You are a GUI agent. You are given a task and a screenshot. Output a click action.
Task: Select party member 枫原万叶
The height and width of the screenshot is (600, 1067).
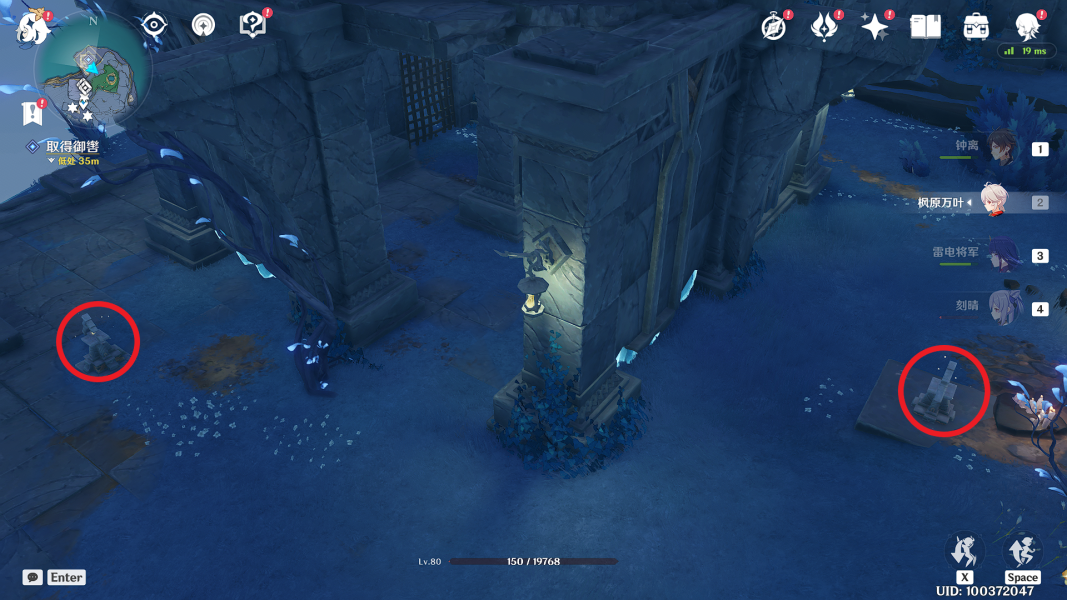993,202
